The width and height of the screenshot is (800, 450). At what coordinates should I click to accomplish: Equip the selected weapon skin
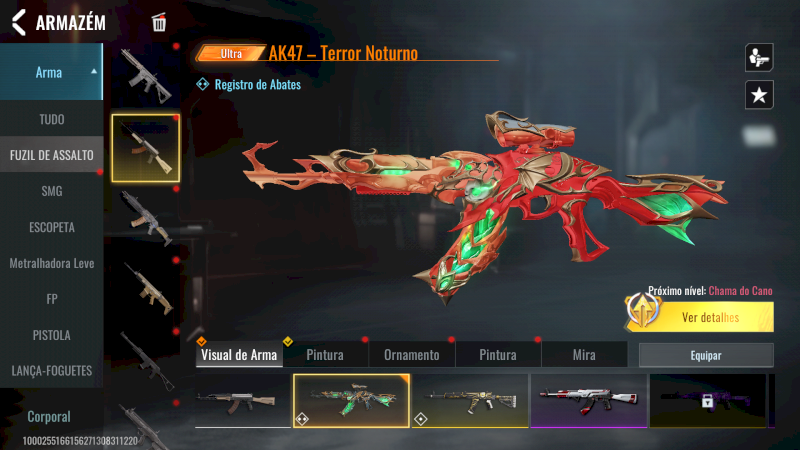point(706,355)
